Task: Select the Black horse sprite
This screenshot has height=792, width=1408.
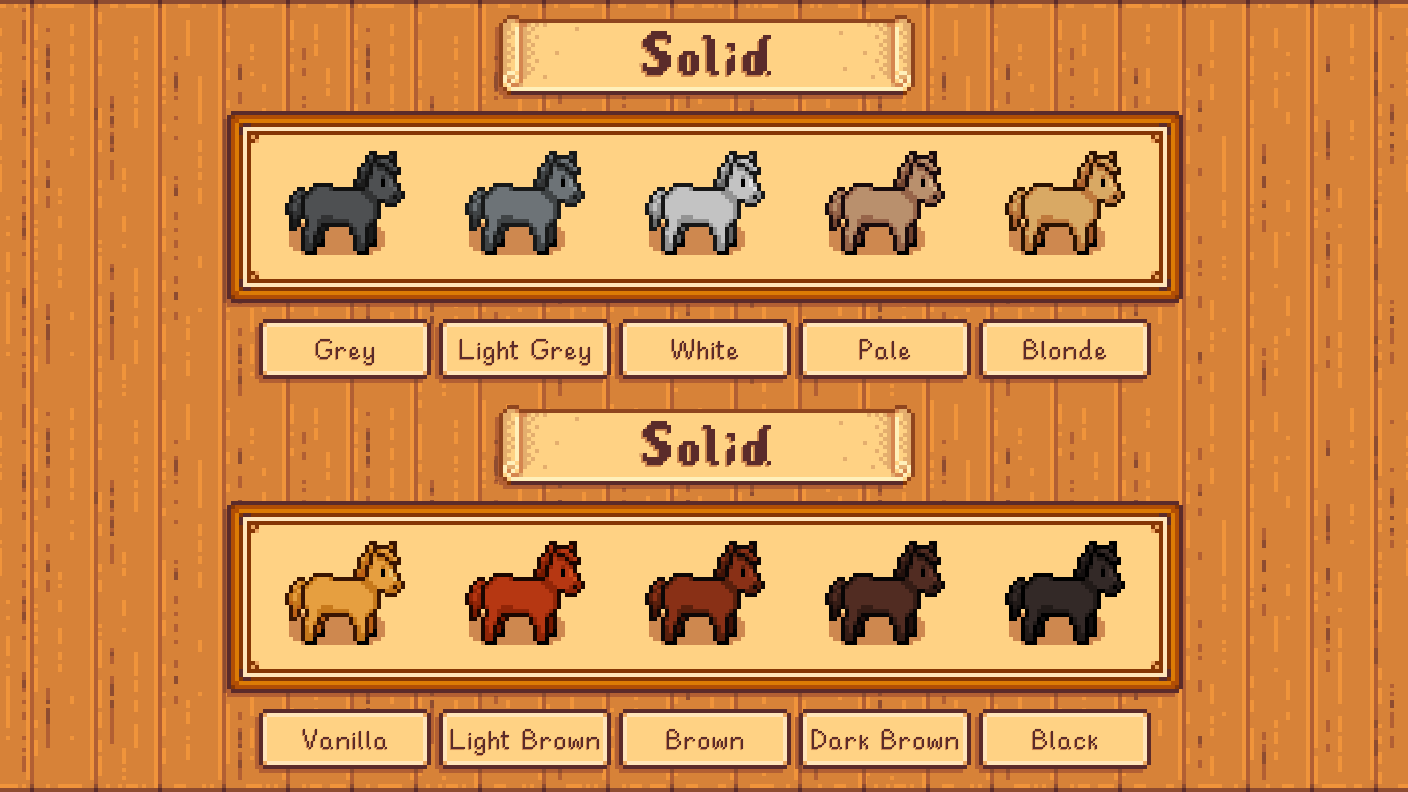Action: point(1065,590)
